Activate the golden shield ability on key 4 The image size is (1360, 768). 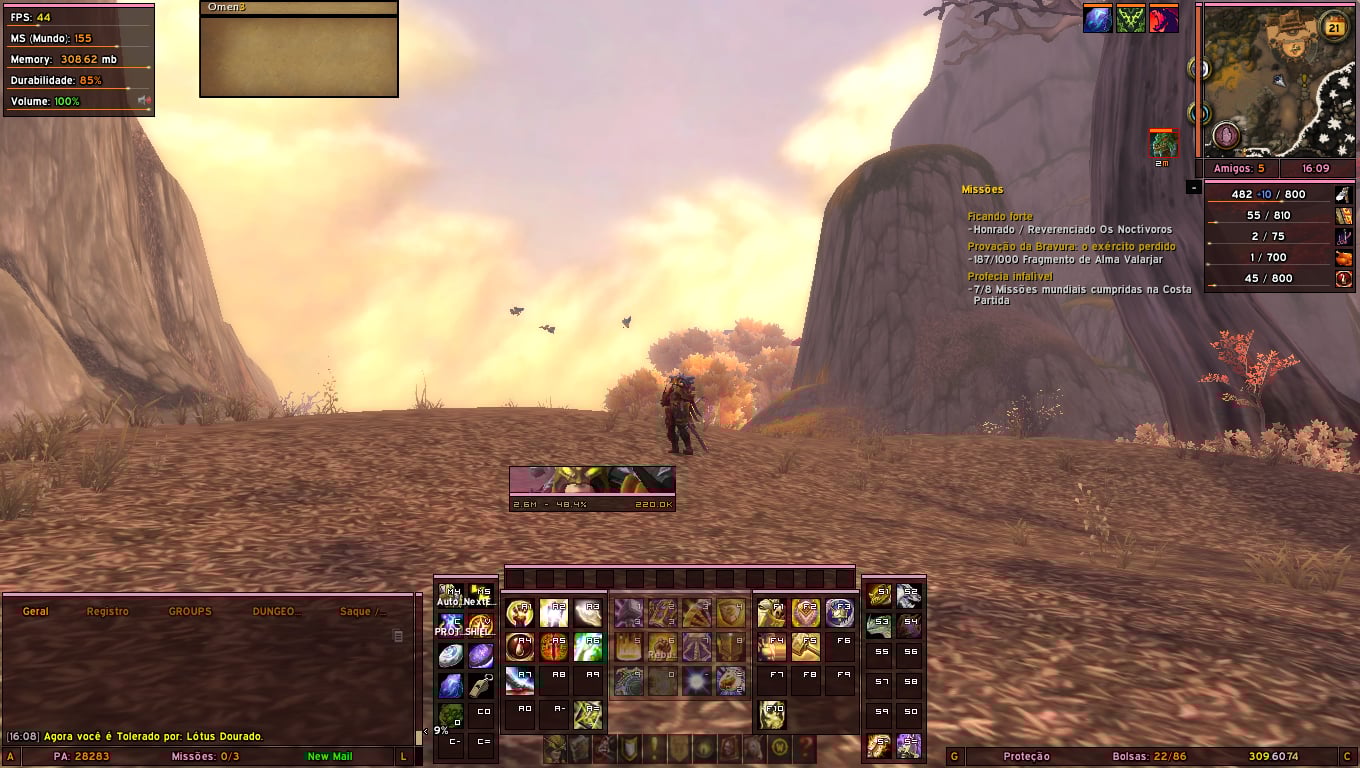click(731, 613)
